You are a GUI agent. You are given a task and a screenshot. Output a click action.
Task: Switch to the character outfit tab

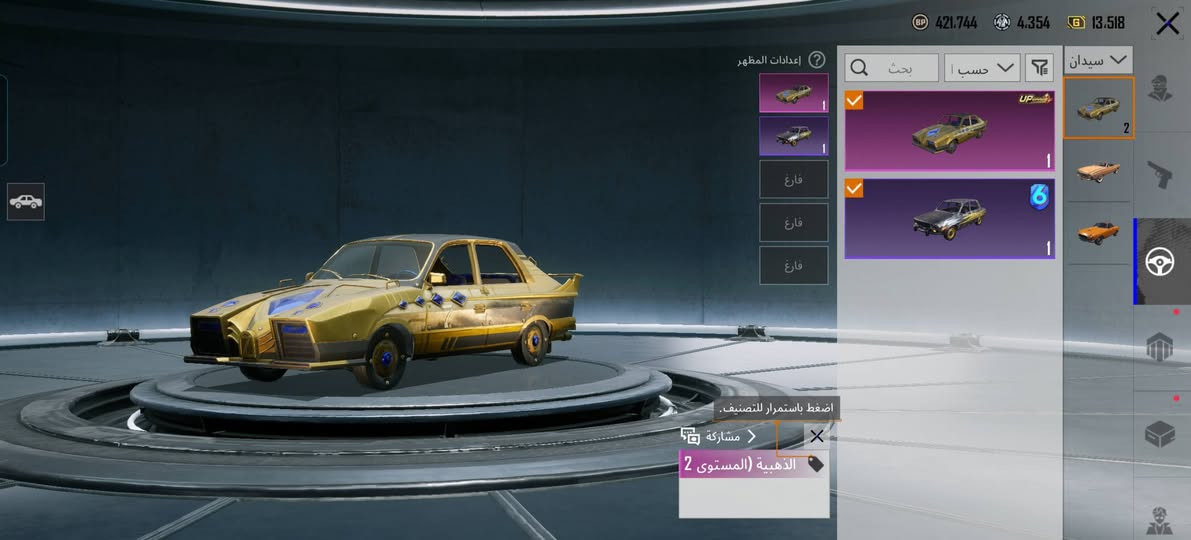[x=1161, y=88]
